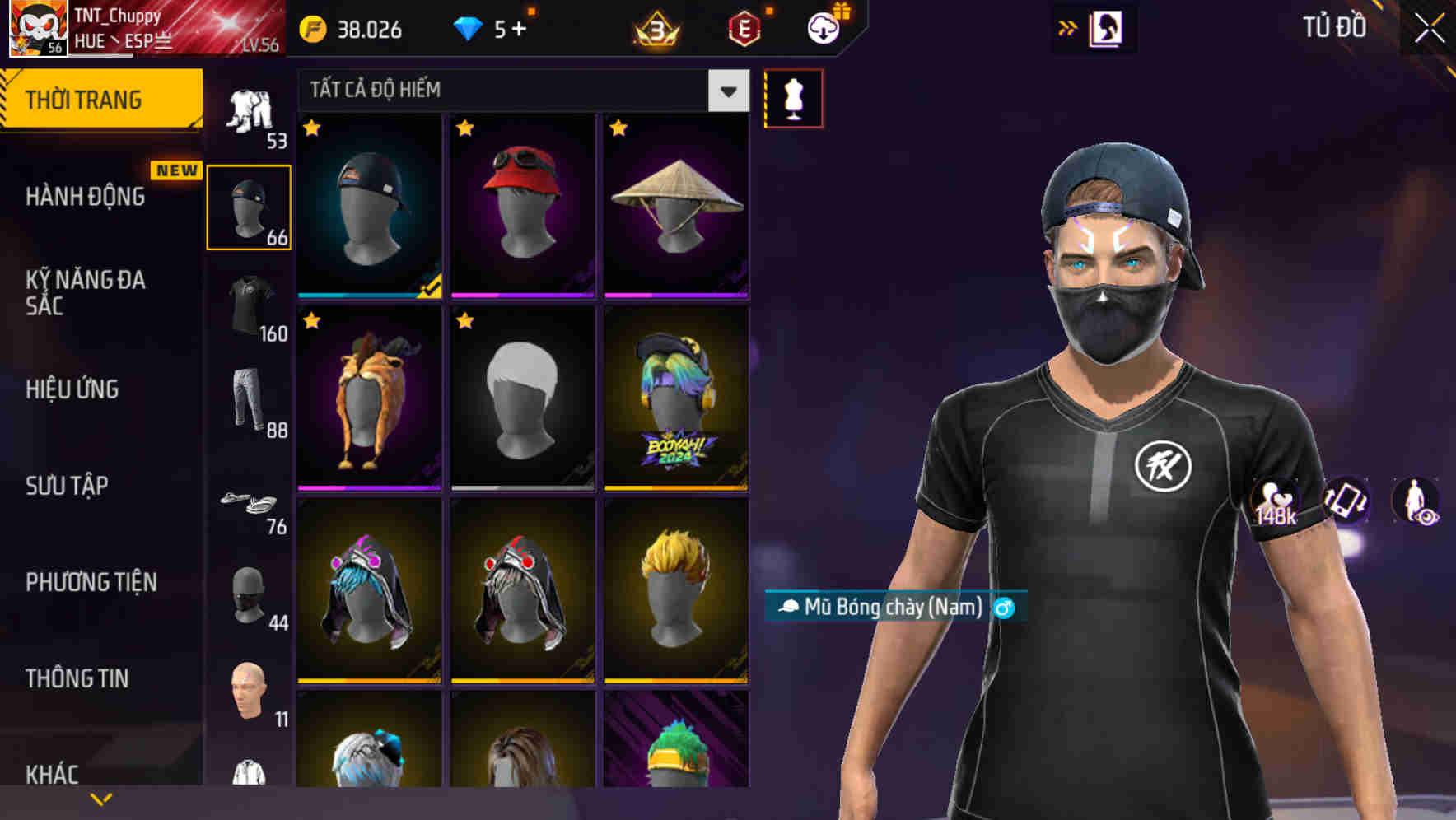
Task: Open the PHƯƠNG TIỆN section
Action: [x=91, y=581]
